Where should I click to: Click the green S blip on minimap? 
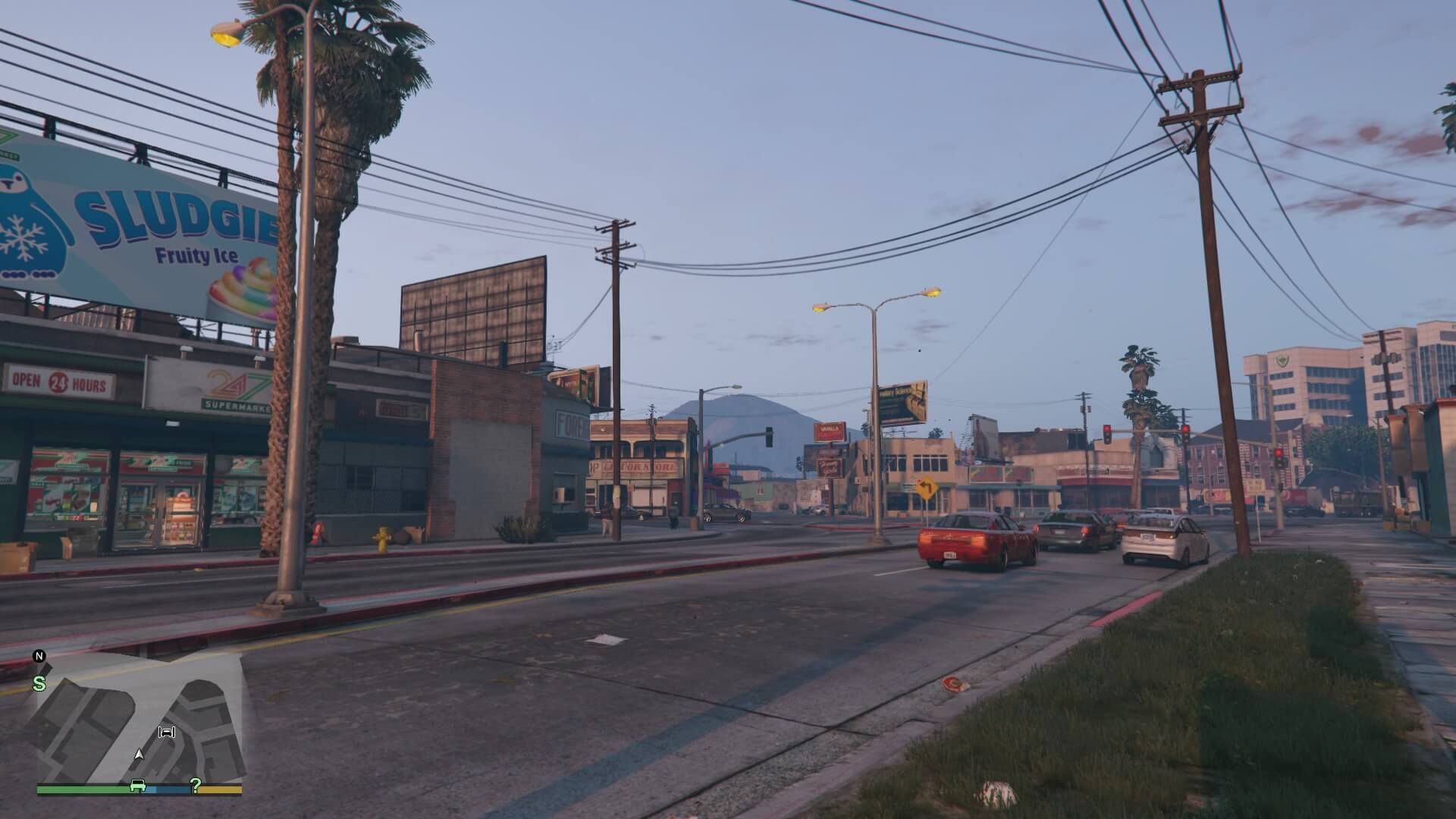(39, 683)
